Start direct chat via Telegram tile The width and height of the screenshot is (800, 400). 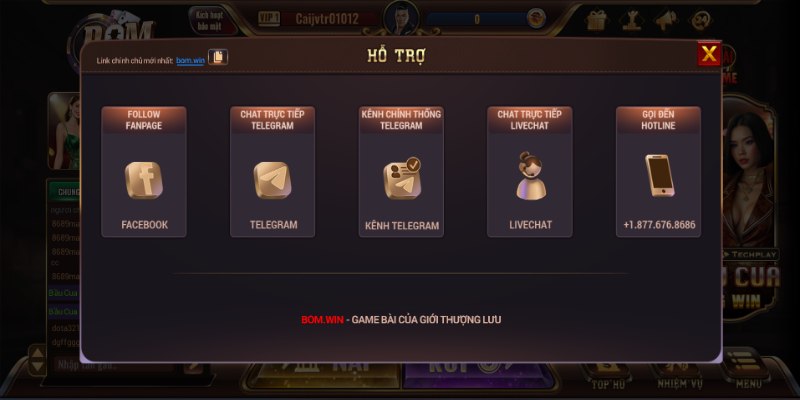272,180
